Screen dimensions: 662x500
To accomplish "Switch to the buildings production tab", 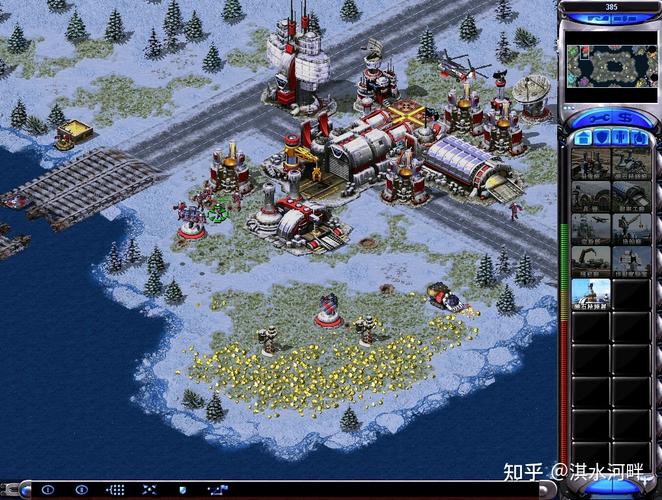I will pos(580,139).
